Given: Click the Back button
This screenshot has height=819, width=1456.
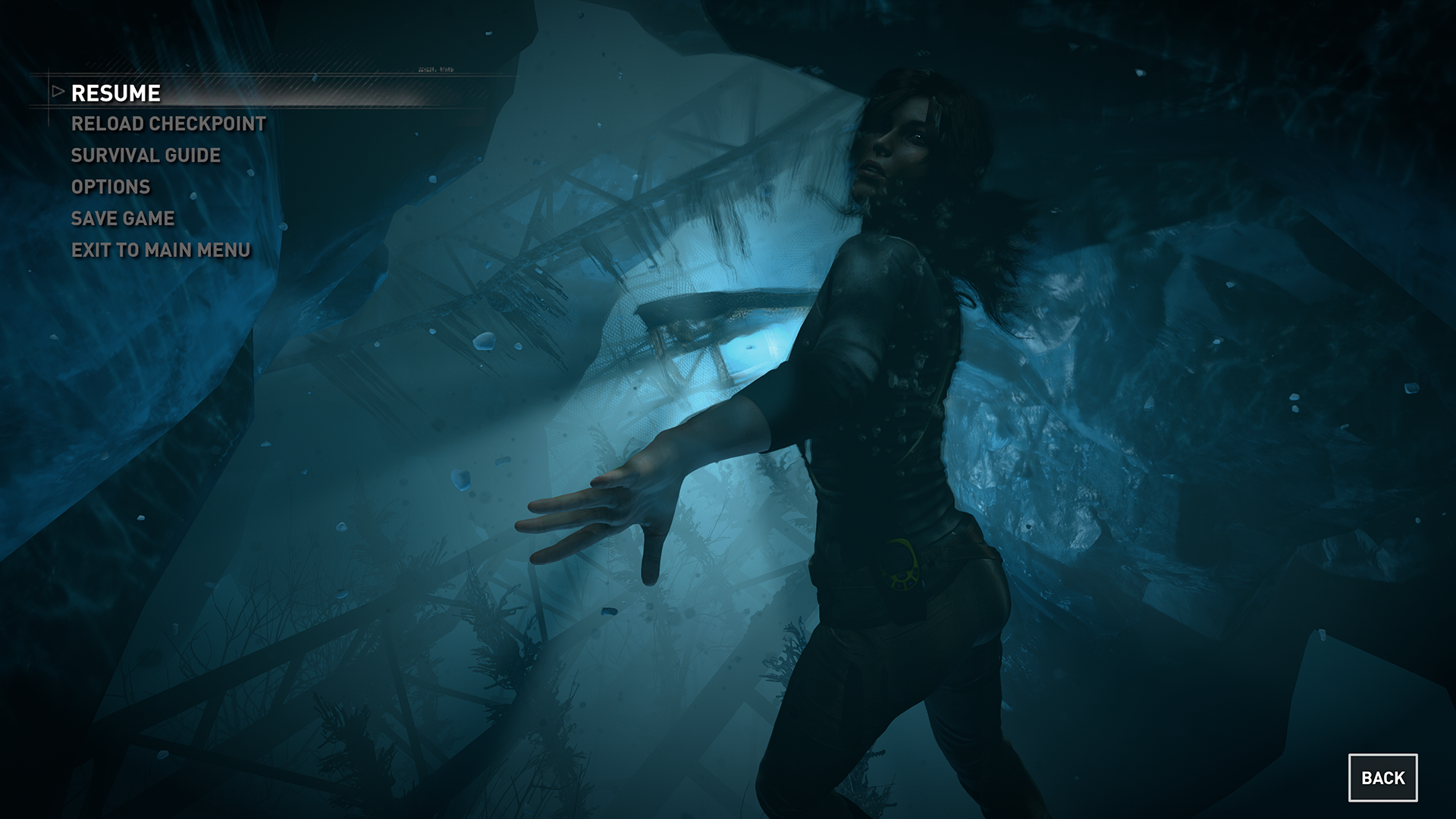Looking at the screenshot, I should click(x=1382, y=778).
